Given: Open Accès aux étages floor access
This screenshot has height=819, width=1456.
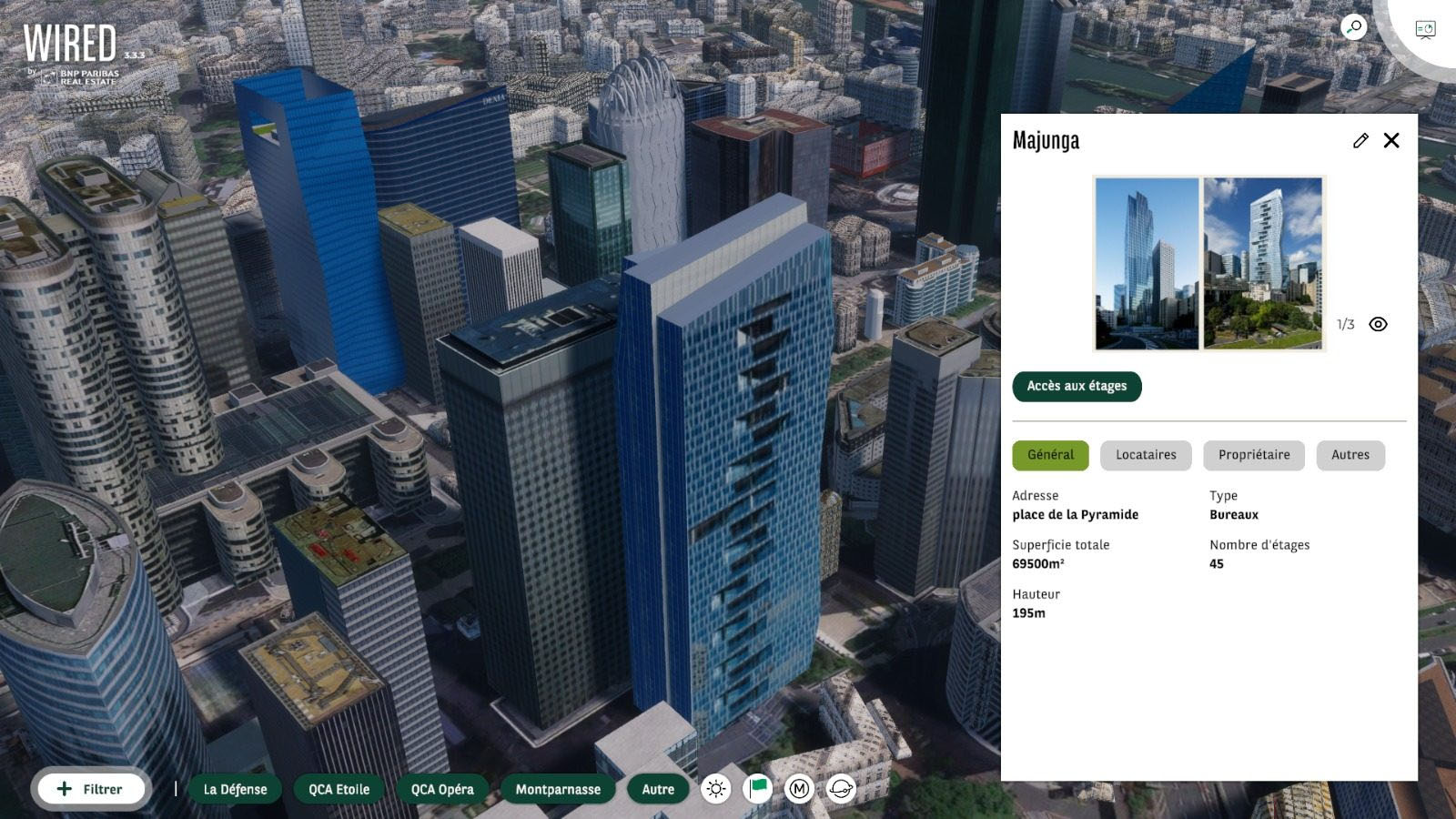Looking at the screenshot, I should (1077, 386).
